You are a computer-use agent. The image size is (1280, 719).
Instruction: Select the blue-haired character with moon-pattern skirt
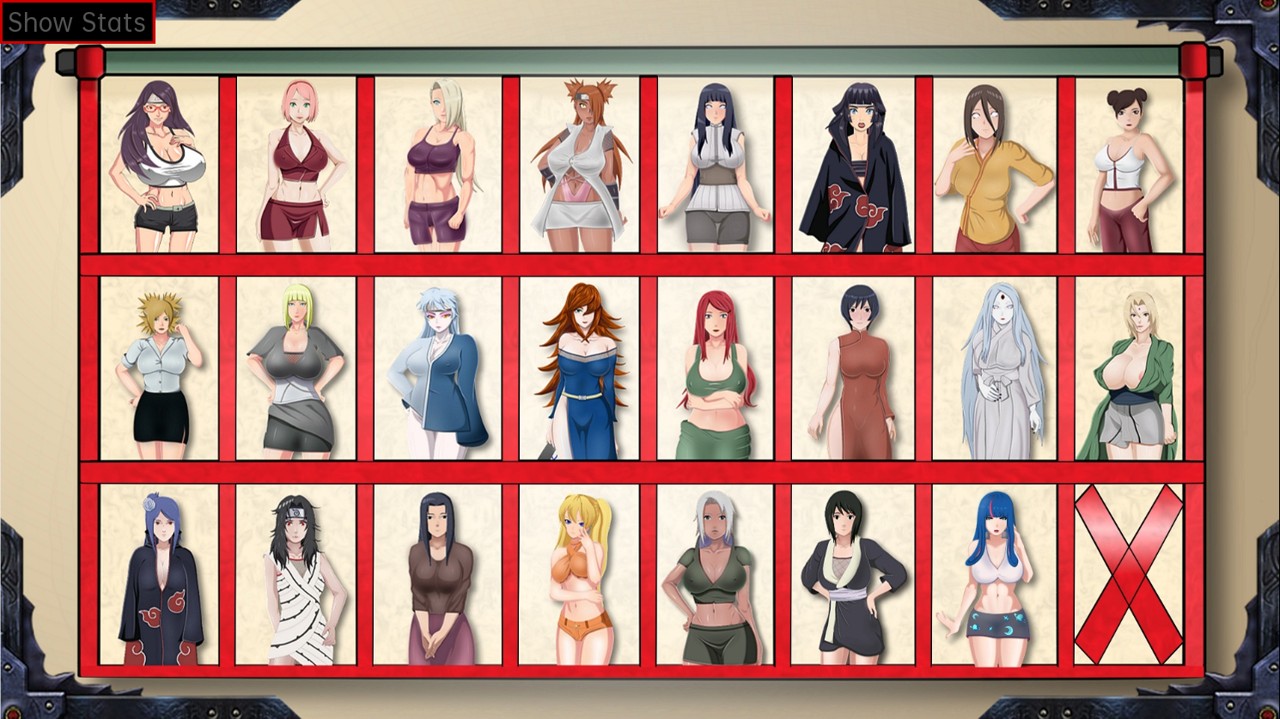992,575
